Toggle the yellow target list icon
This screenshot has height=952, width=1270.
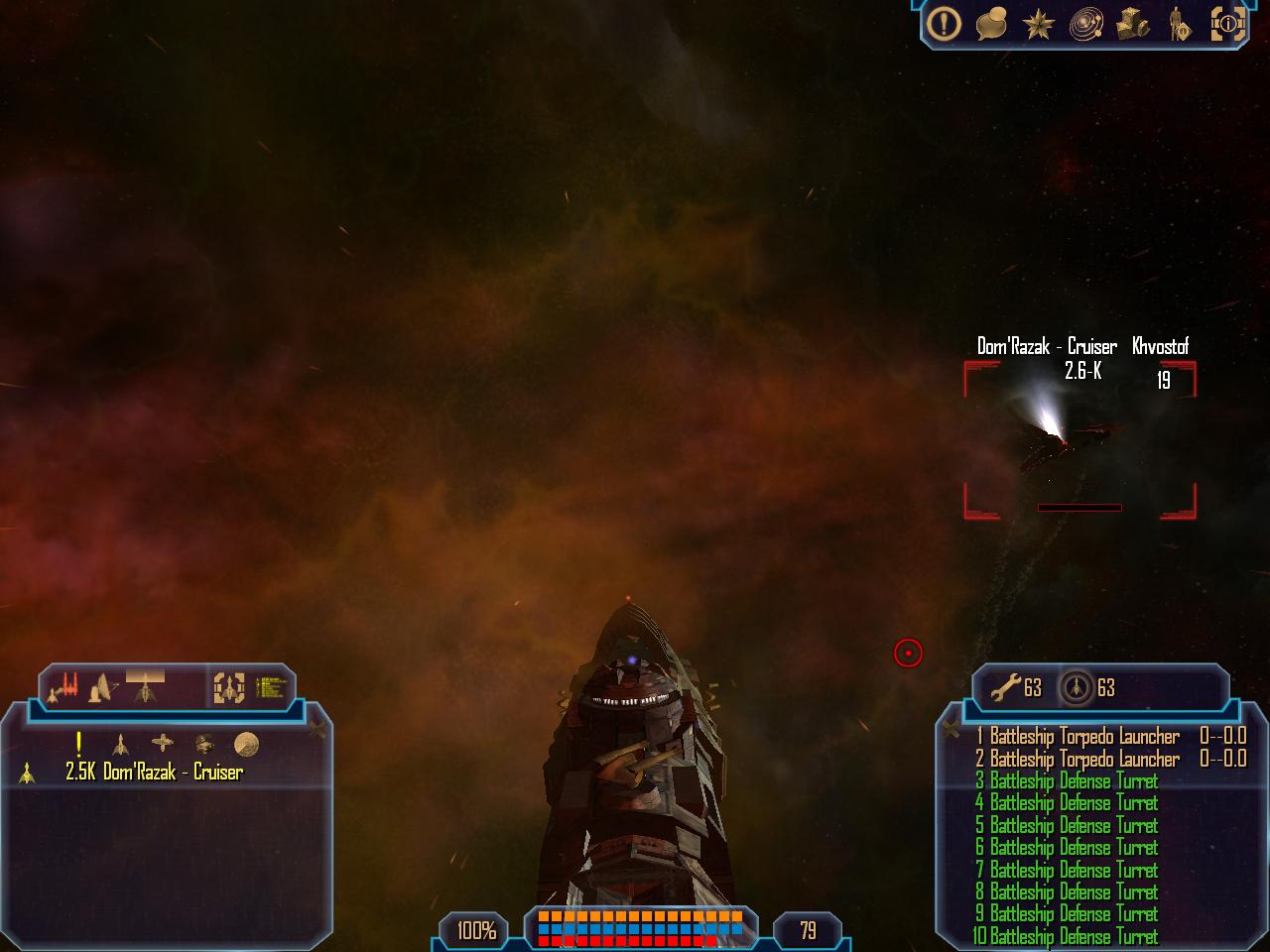[271, 686]
